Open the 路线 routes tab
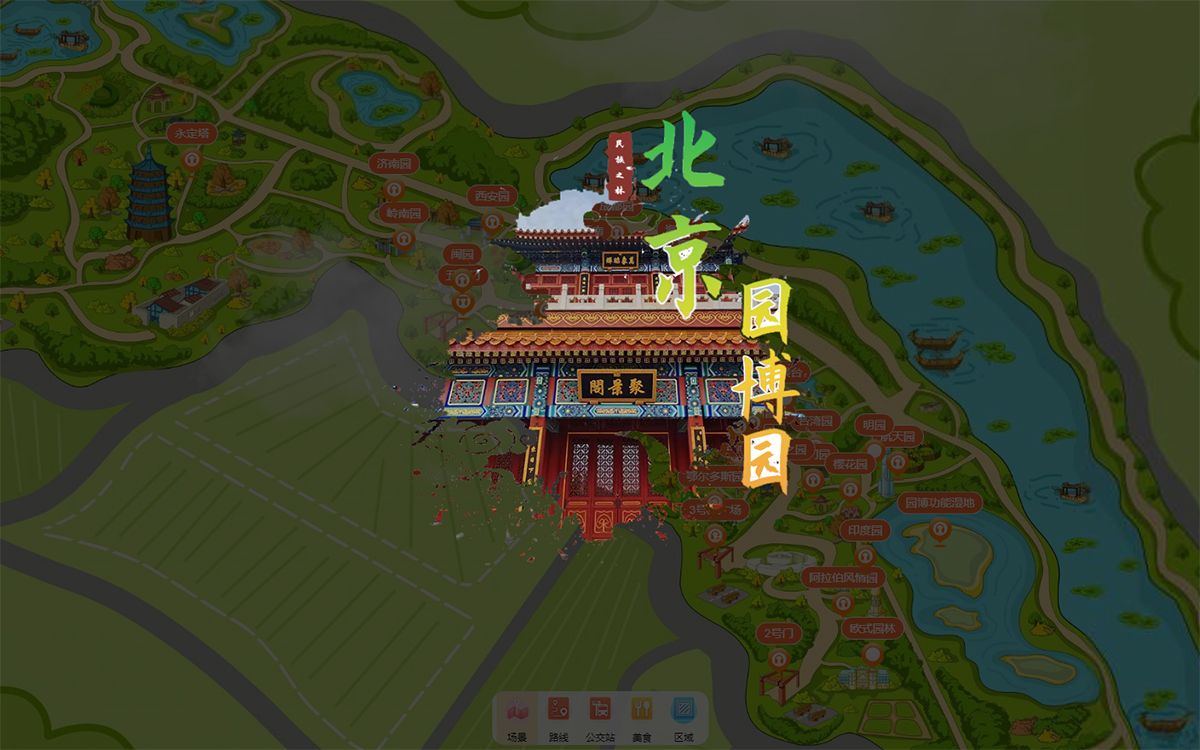This screenshot has width=1200, height=750. click(x=558, y=717)
